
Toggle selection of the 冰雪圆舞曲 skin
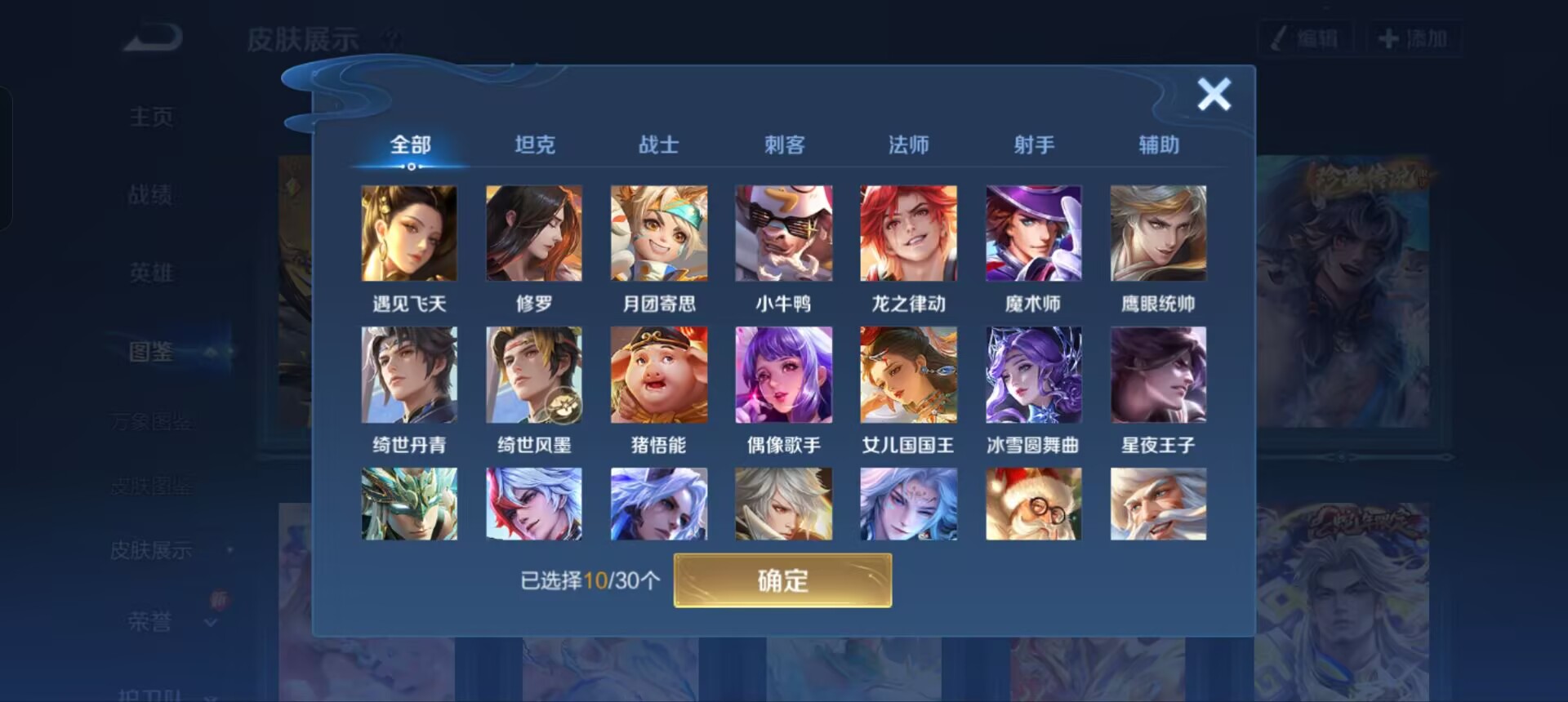1033,375
